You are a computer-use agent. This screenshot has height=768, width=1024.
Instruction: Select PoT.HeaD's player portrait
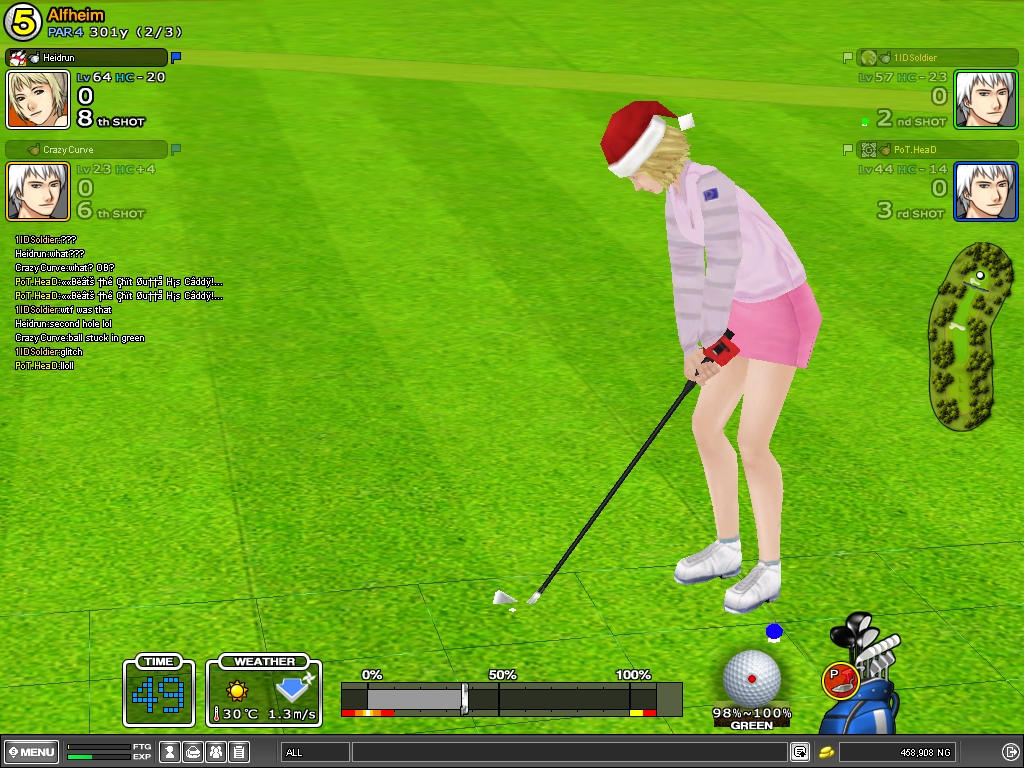tap(985, 191)
